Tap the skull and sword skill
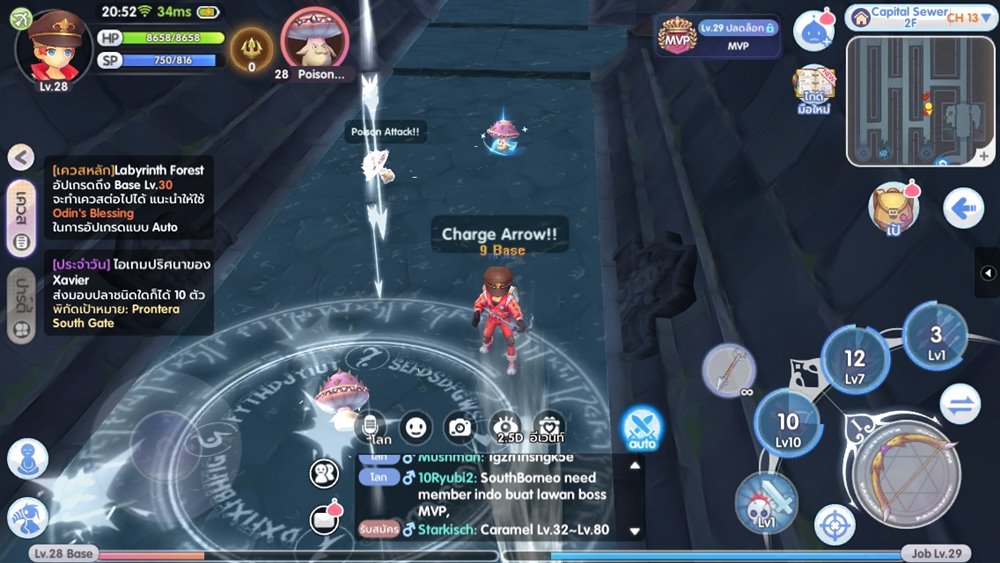Viewport: 1000px width, 563px height. [767, 503]
